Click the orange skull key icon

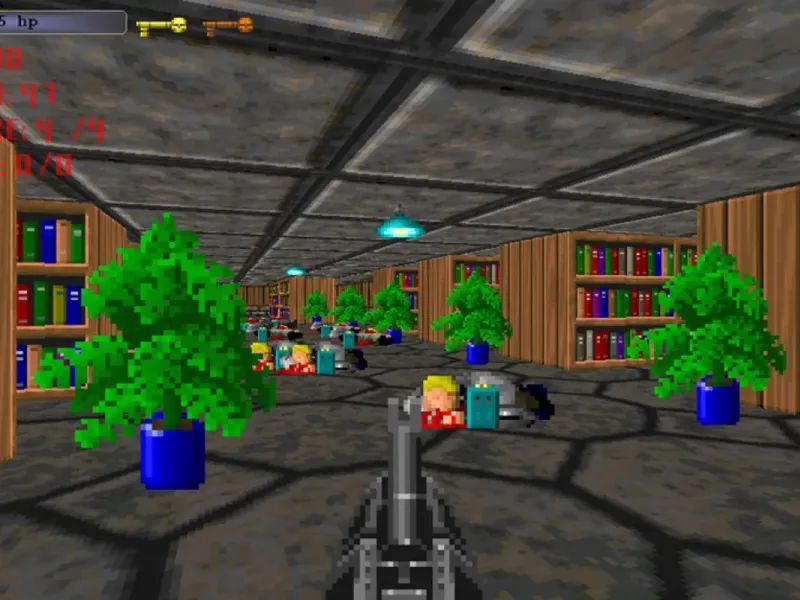pos(228,26)
